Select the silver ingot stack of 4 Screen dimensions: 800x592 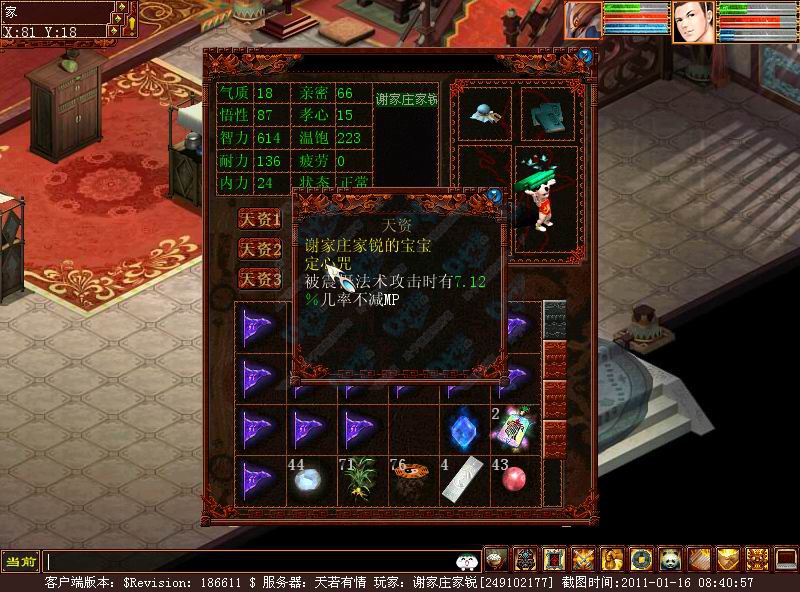point(463,481)
